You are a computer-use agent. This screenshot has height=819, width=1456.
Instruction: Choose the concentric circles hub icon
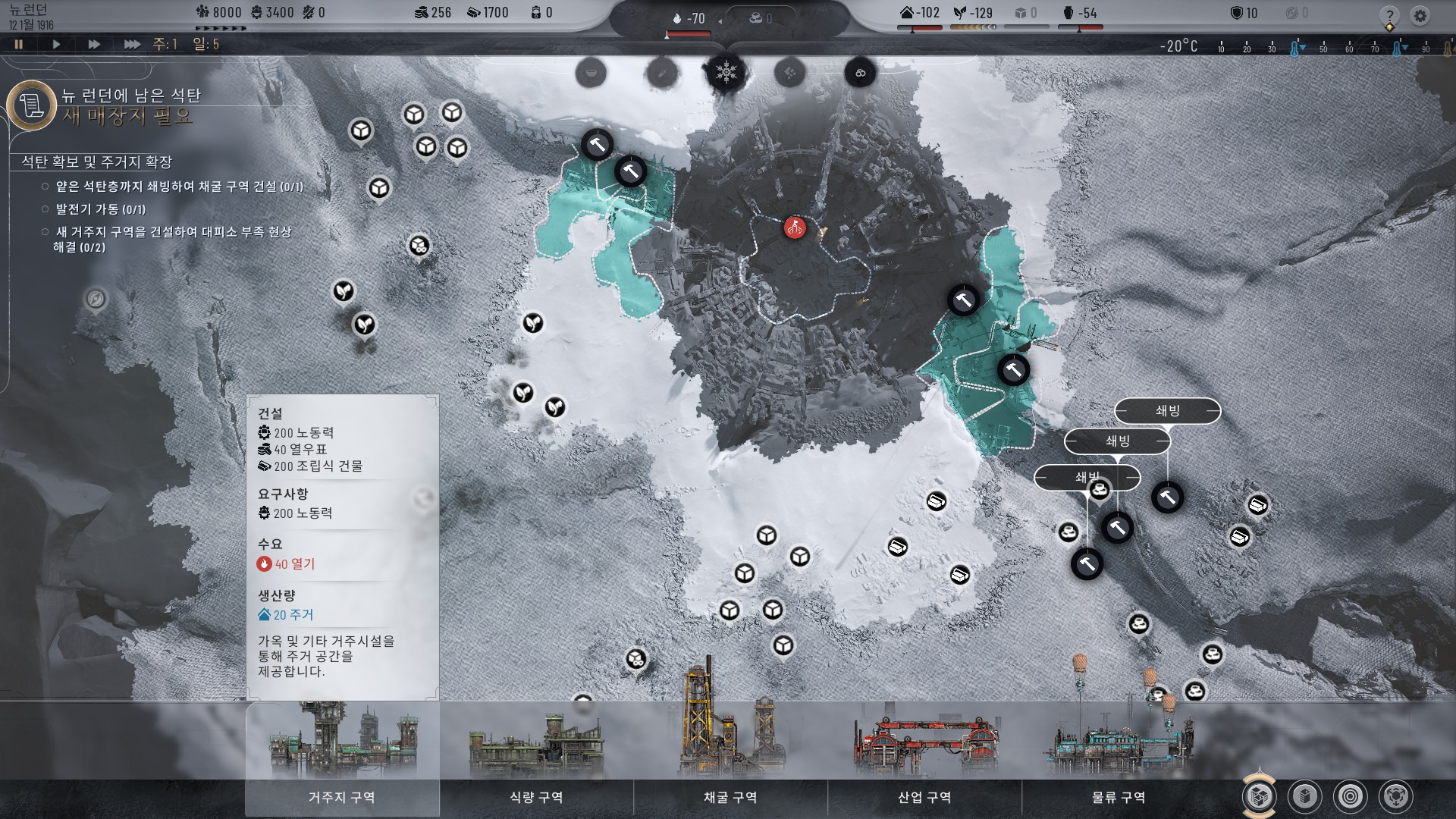[x=1351, y=796]
